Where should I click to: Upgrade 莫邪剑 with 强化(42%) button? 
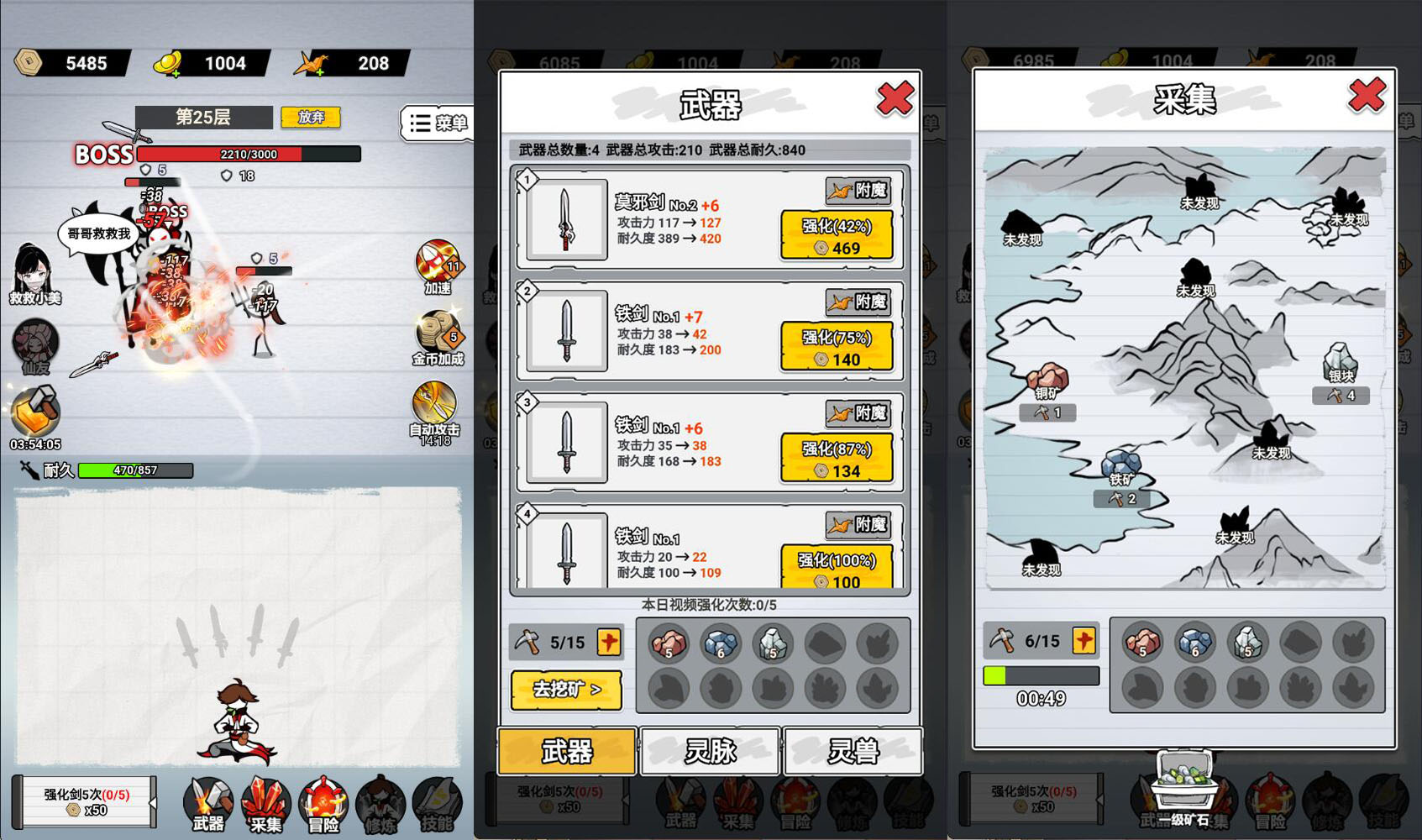837,235
